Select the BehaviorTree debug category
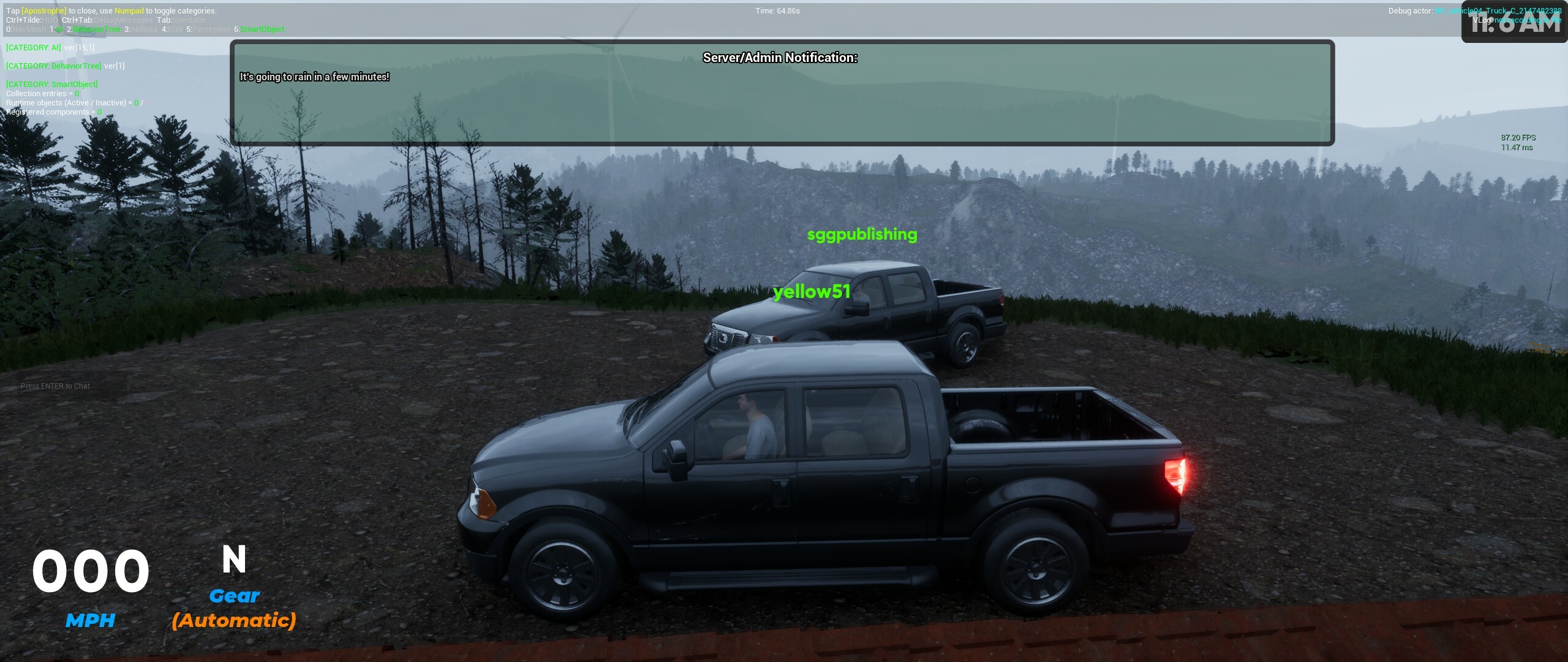Image resolution: width=1568 pixels, height=662 pixels. point(93,29)
